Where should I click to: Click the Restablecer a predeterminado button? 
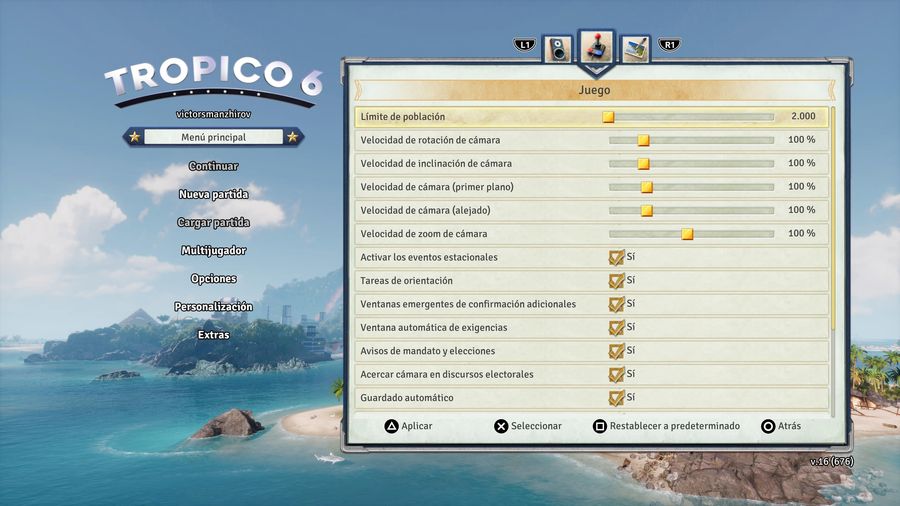[666, 426]
